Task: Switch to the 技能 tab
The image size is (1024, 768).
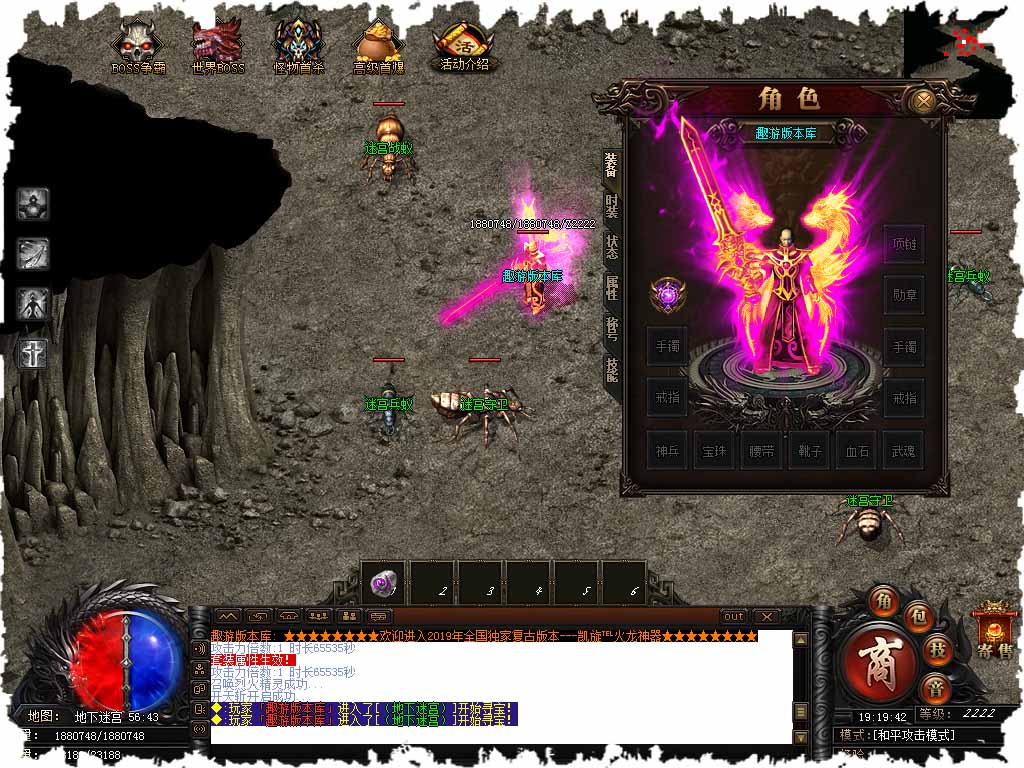Action: coord(611,369)
